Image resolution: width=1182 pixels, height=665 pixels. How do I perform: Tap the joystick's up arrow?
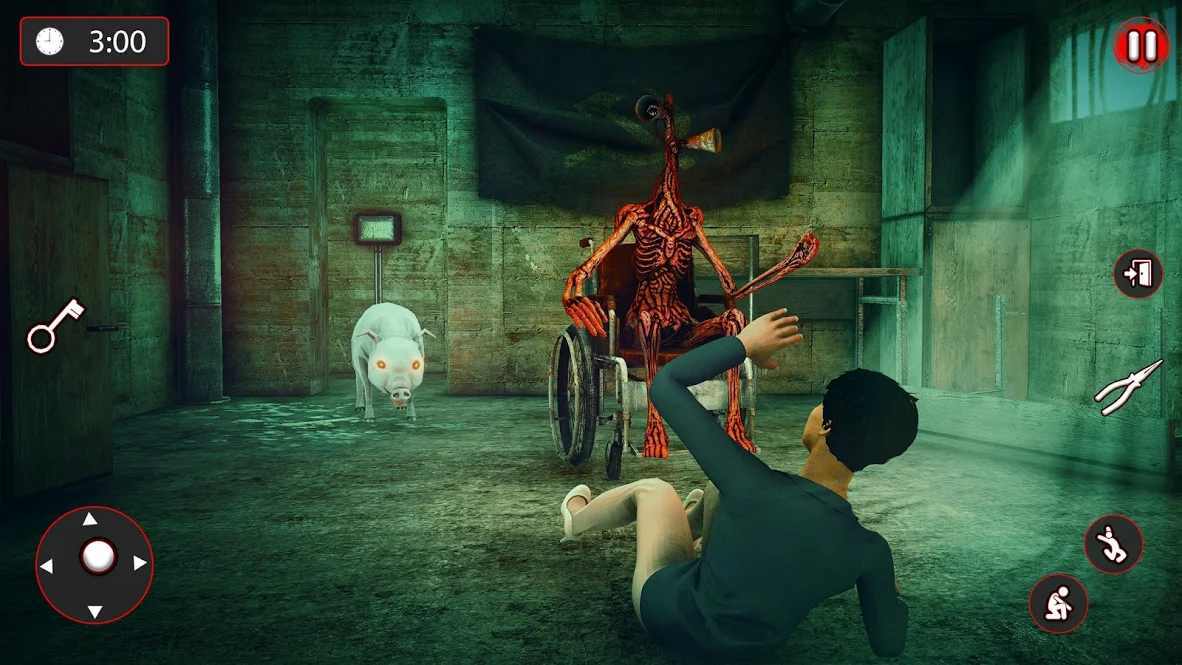click(90, 519)
